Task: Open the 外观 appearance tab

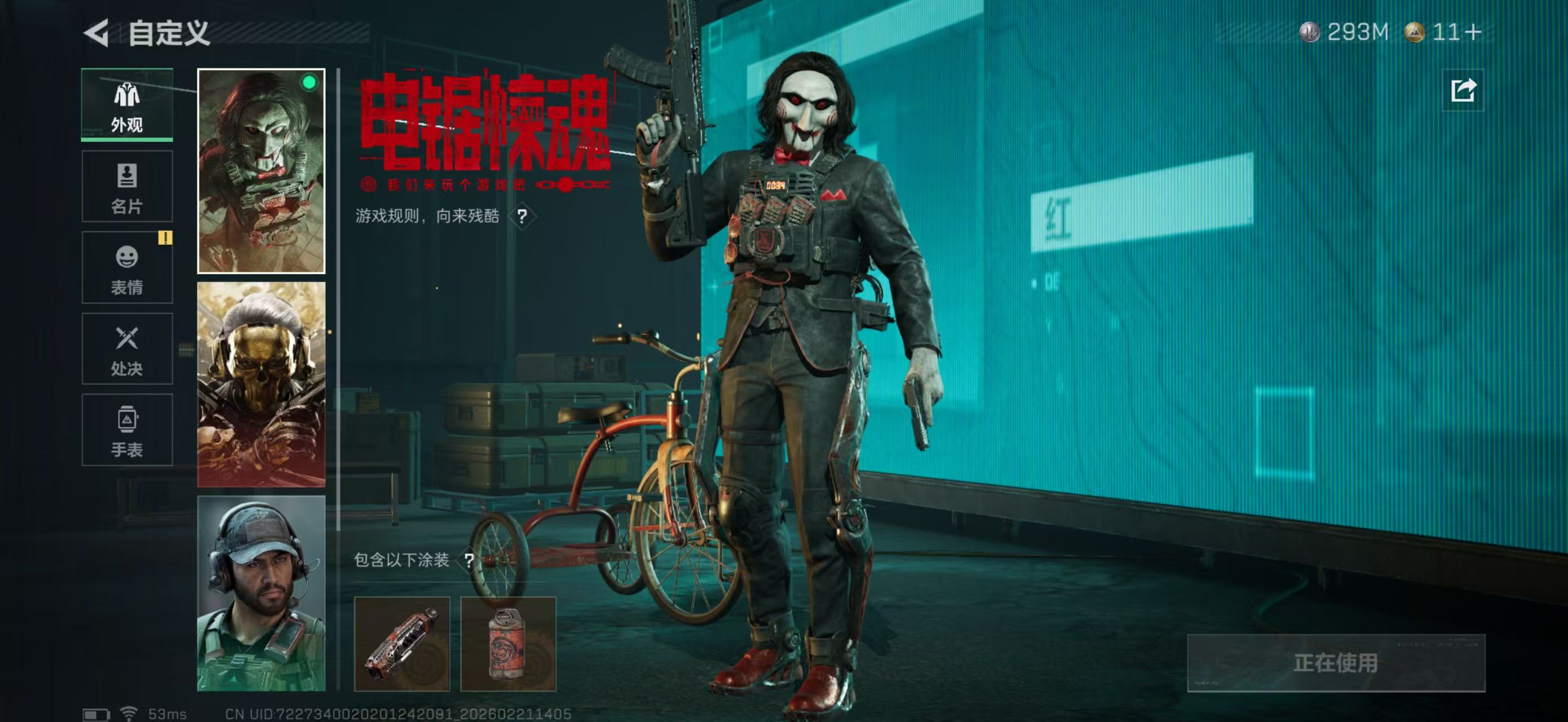Action: click(127, 108)
